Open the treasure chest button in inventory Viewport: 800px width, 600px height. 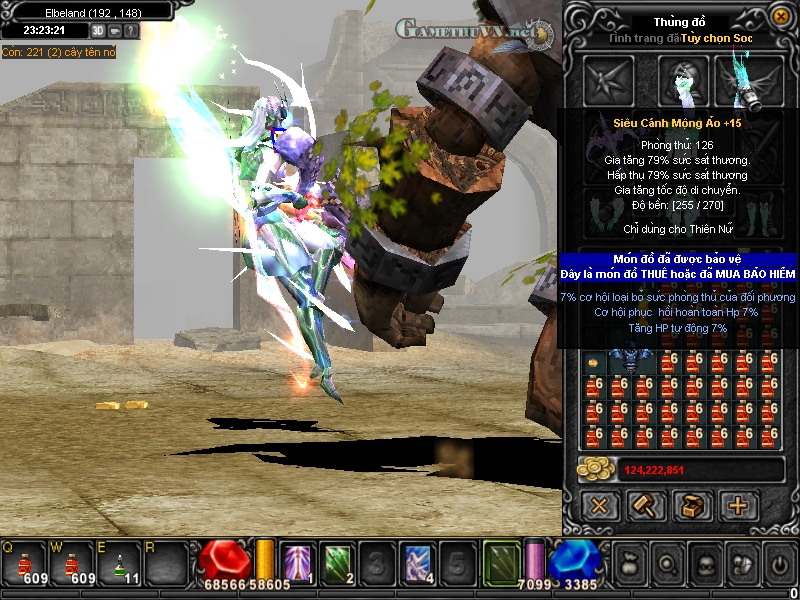[x=692, y=505]
